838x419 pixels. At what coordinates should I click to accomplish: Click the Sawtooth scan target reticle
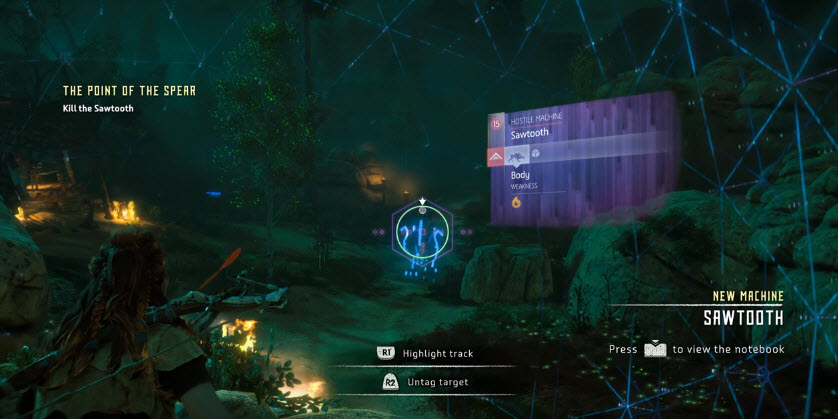point(422,232)
